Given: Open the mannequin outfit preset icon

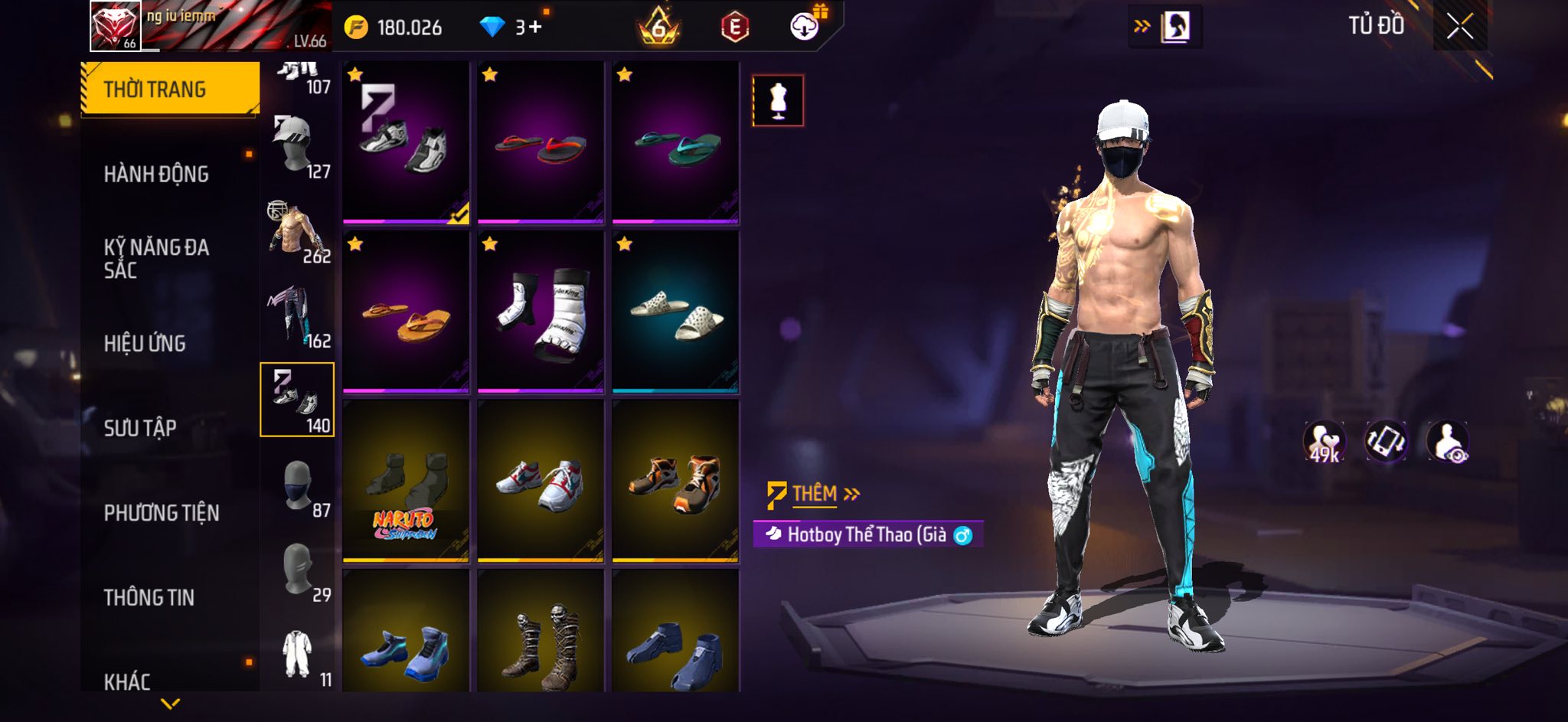Looking at the screenshot, I should point(778,100).
